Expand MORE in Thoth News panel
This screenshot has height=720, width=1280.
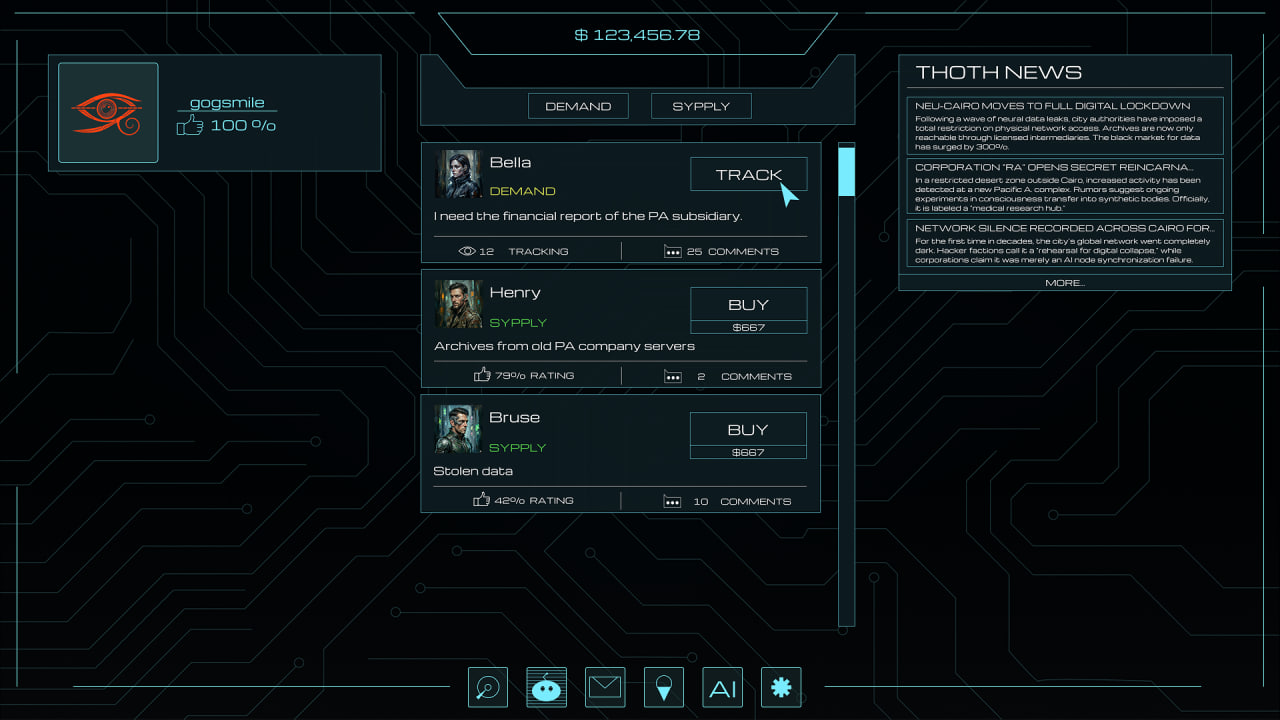[x=1063, y=282]
